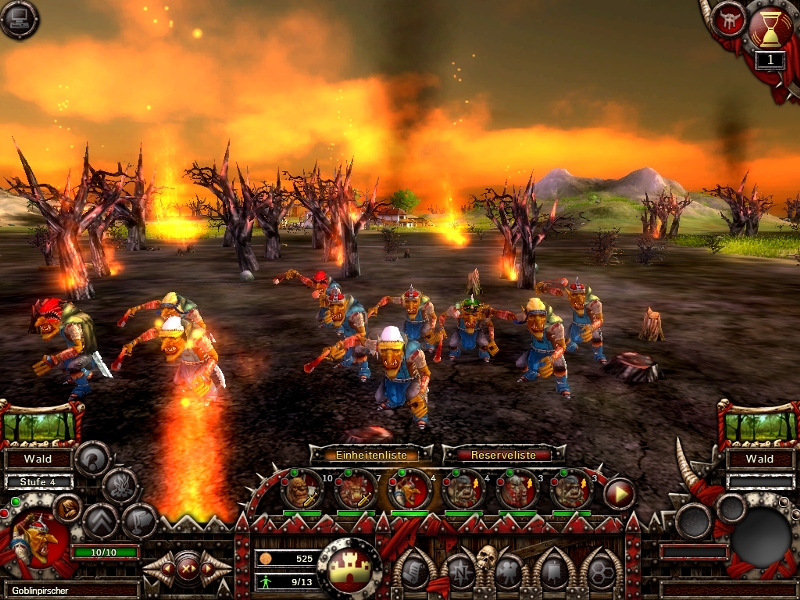Click the center cross button between spikes

pos(186,568)
